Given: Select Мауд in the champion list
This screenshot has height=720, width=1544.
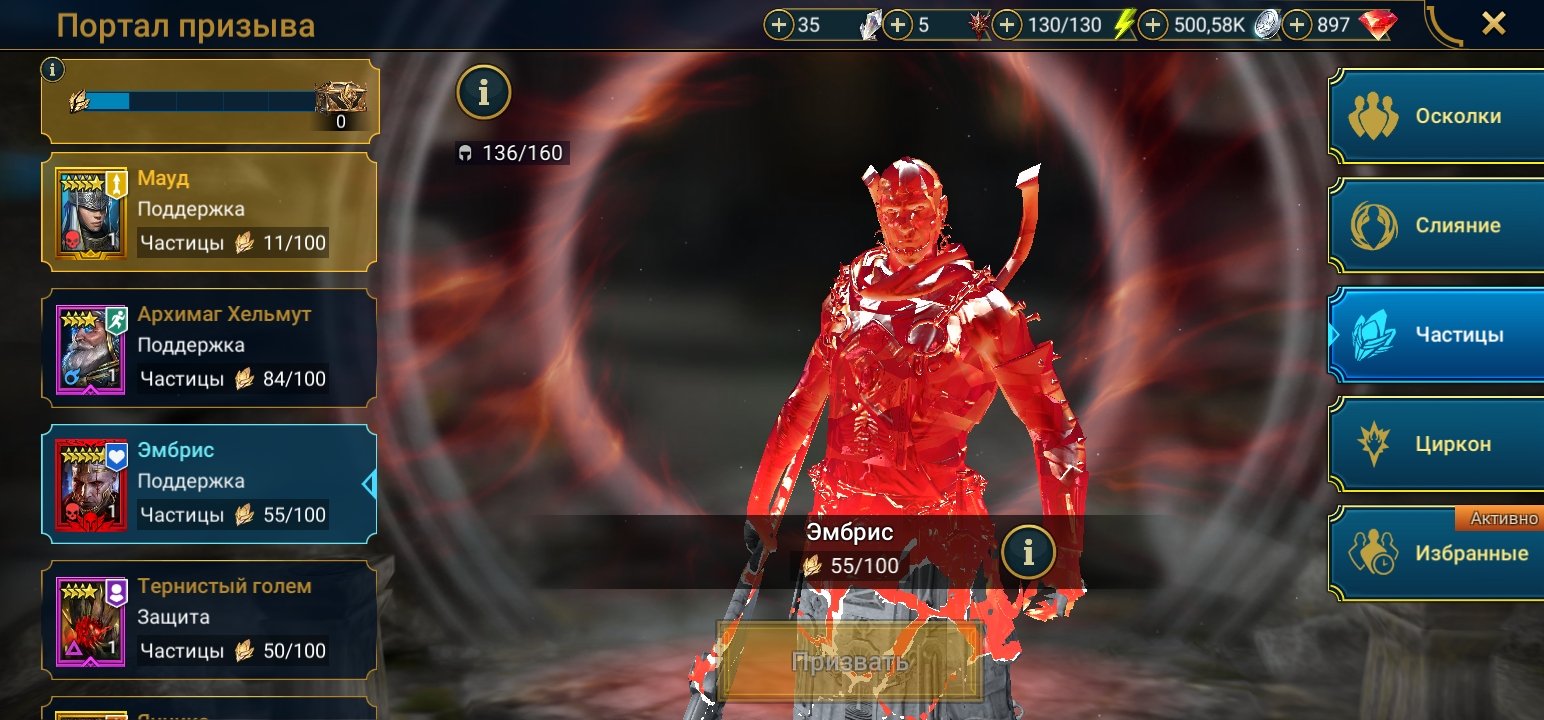Looking at the screenshot, I should [x=210, y=211].
